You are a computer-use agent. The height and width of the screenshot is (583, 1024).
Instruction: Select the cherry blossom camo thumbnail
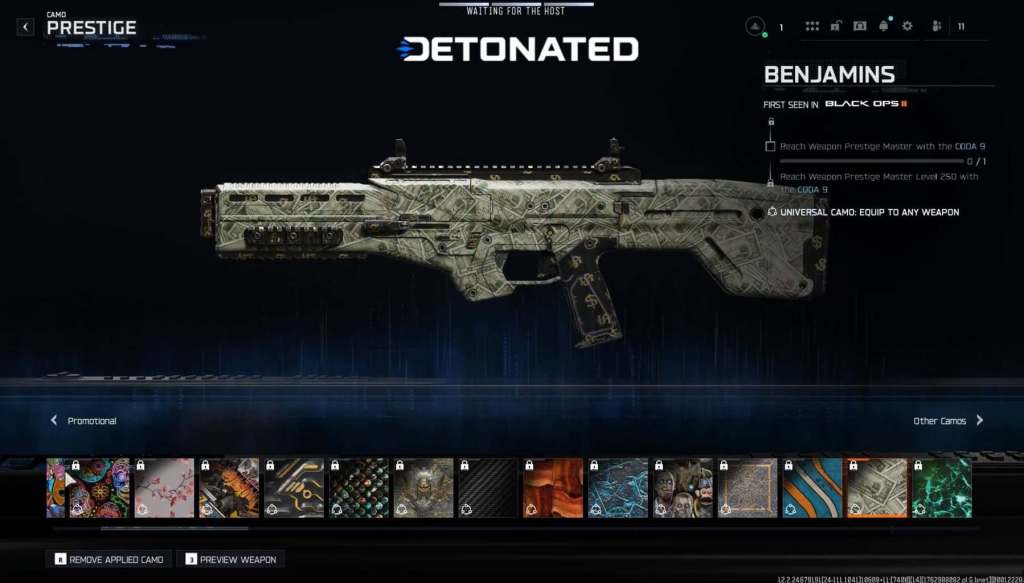click(164, 488)
